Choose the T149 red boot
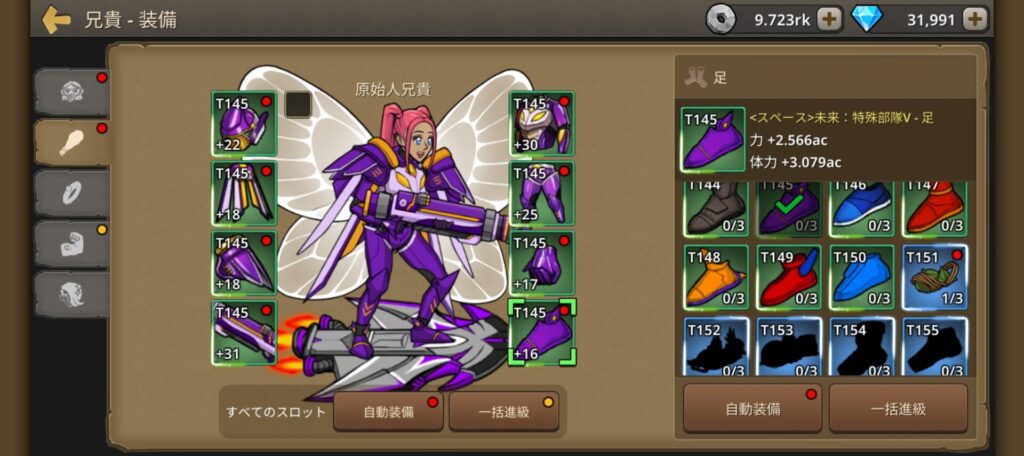The width and height of the screenshot is (1024, 456). (789, 277)
